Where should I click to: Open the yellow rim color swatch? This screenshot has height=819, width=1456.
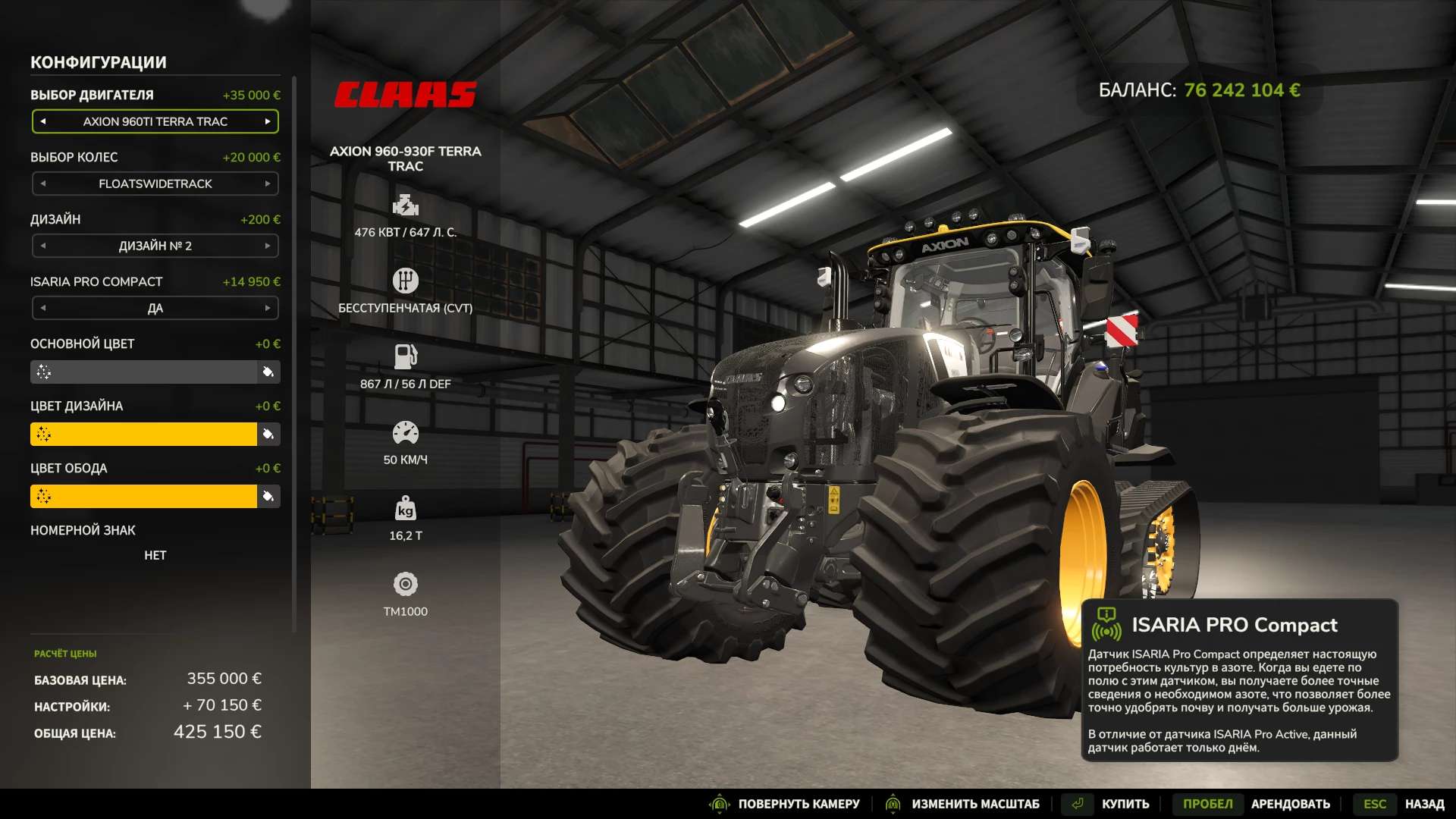click(x=143, y=496)
